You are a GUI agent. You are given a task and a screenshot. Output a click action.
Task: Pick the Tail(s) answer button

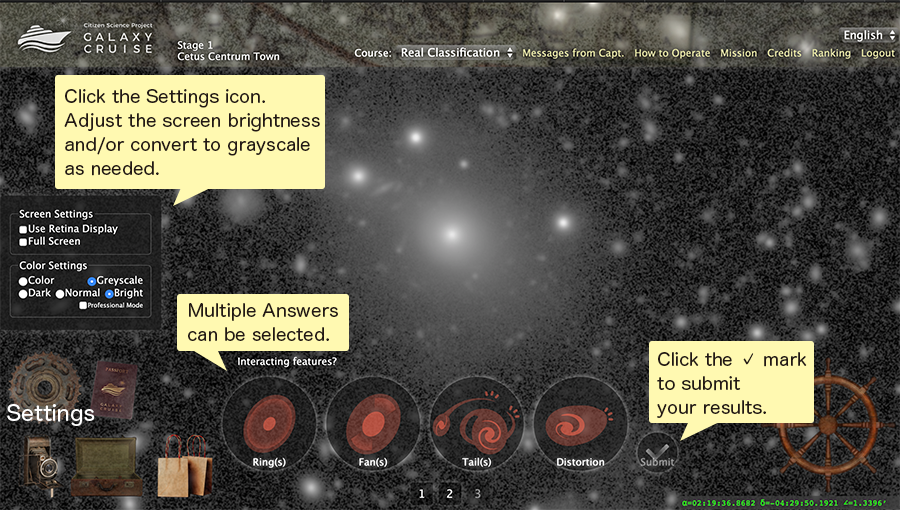tap(477, 424)
